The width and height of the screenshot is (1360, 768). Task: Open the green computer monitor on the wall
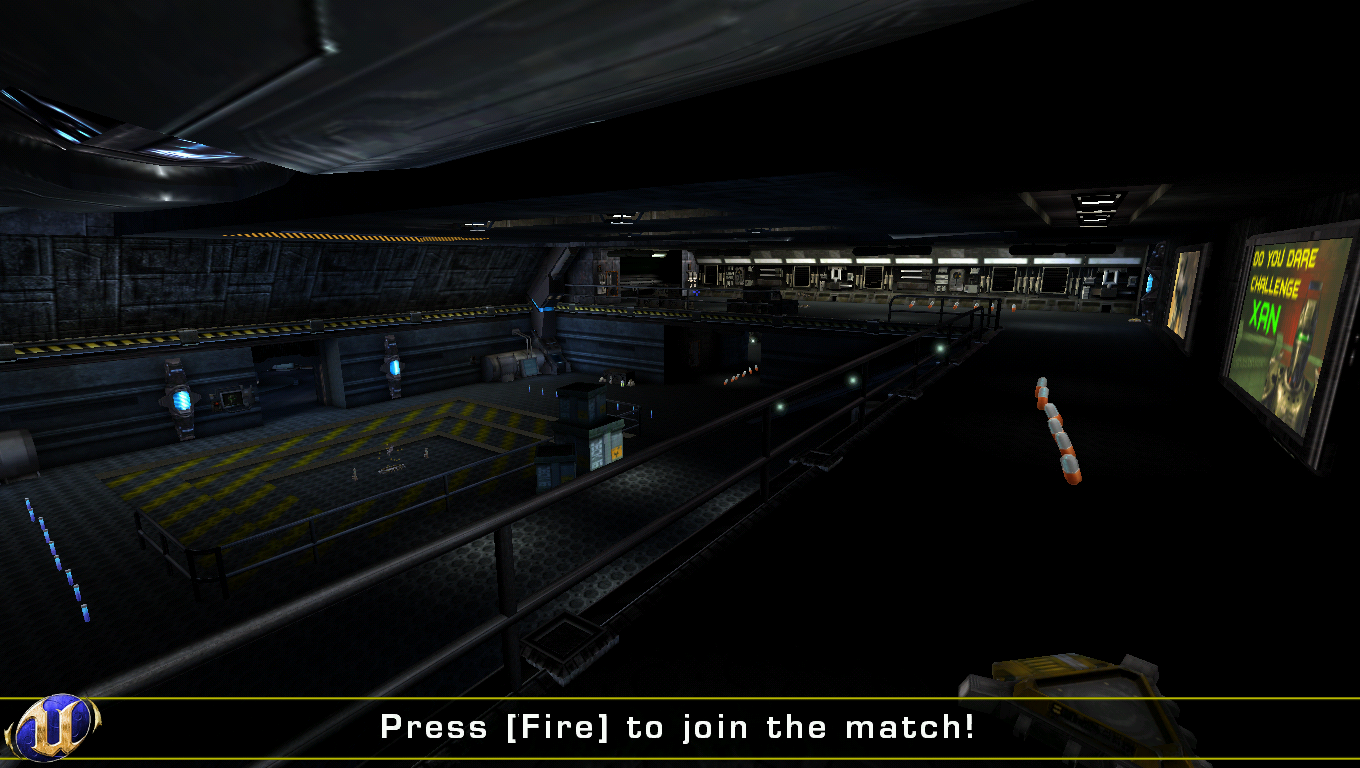(x=232, y=399)
